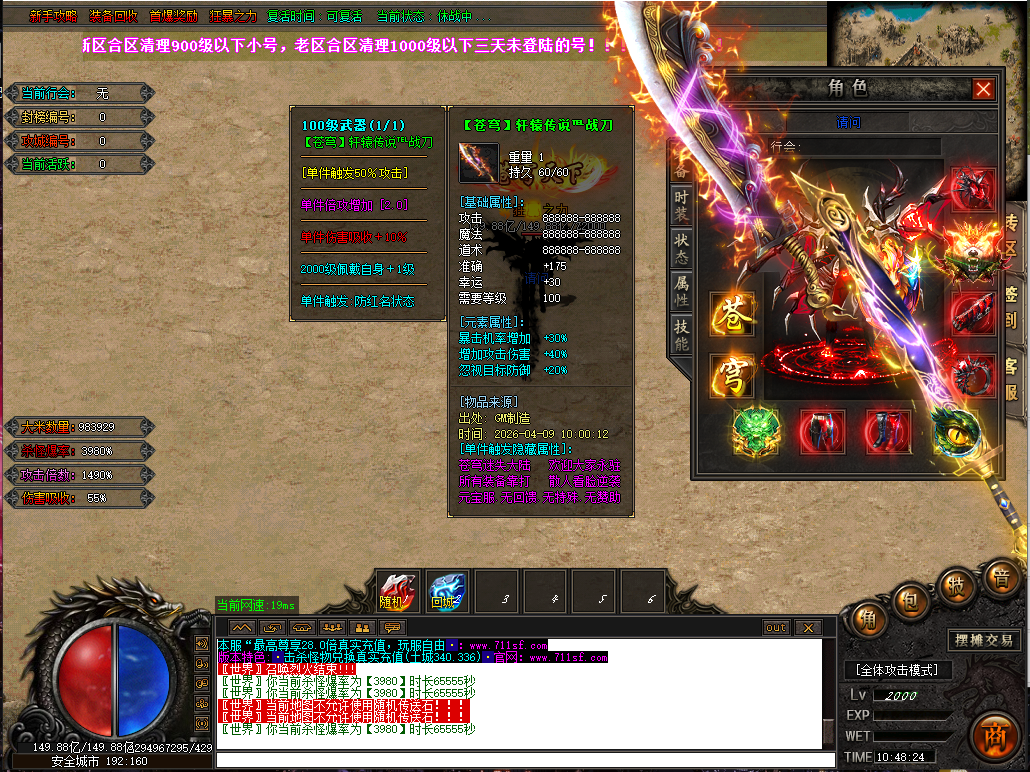Open the 首爆奖励 first-drop rewards
Screen dimensions: 1030x772
pyautogui.click(x=173, y=17)
